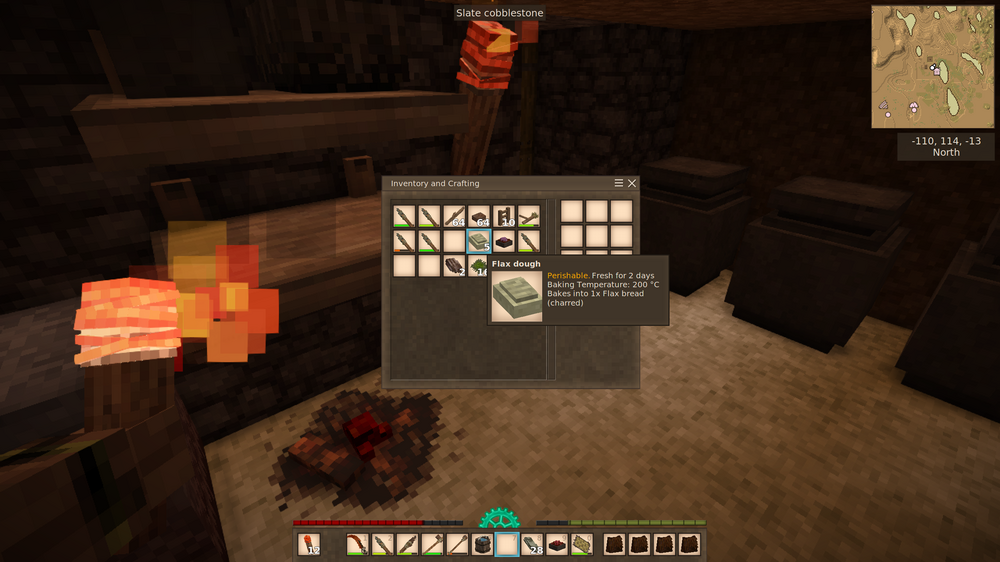Select the torch offhand slot with 12
This screenshot has height=562, width=1000.
tap(310, 545)
